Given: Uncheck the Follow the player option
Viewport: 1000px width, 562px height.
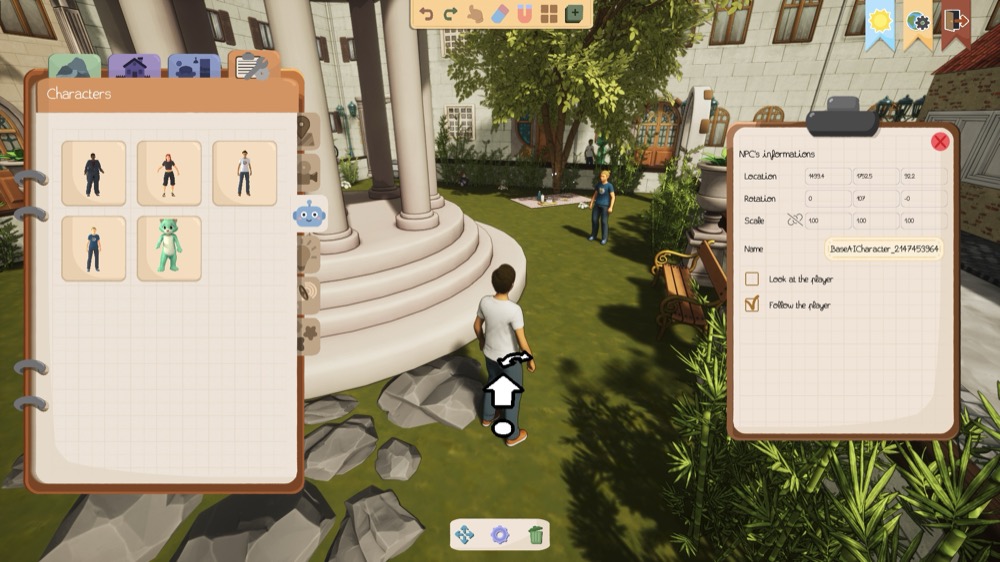Looking at the screenshot, I should [752, 305].
